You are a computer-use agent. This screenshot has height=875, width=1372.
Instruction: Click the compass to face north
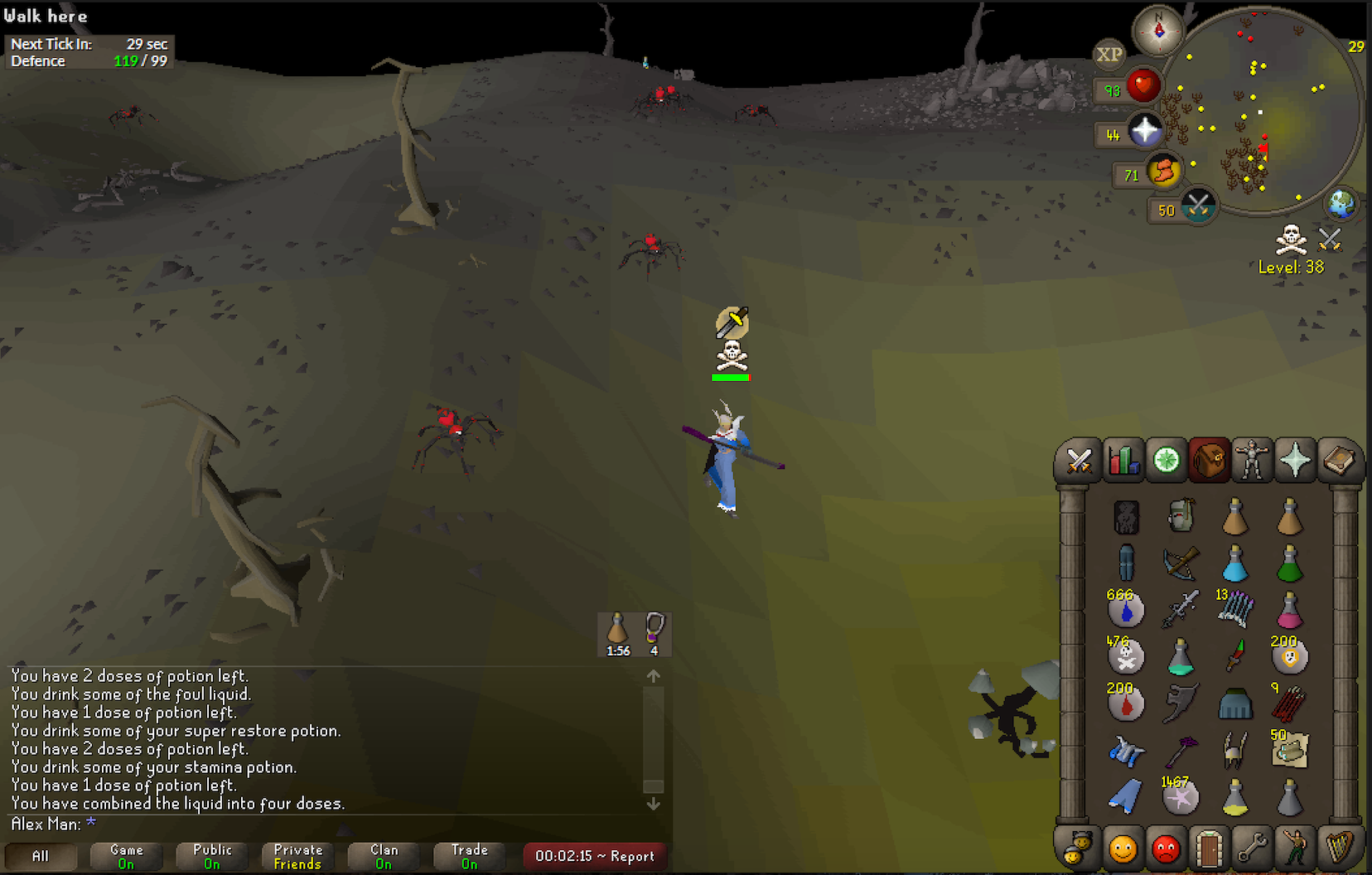click(1158, 31)
